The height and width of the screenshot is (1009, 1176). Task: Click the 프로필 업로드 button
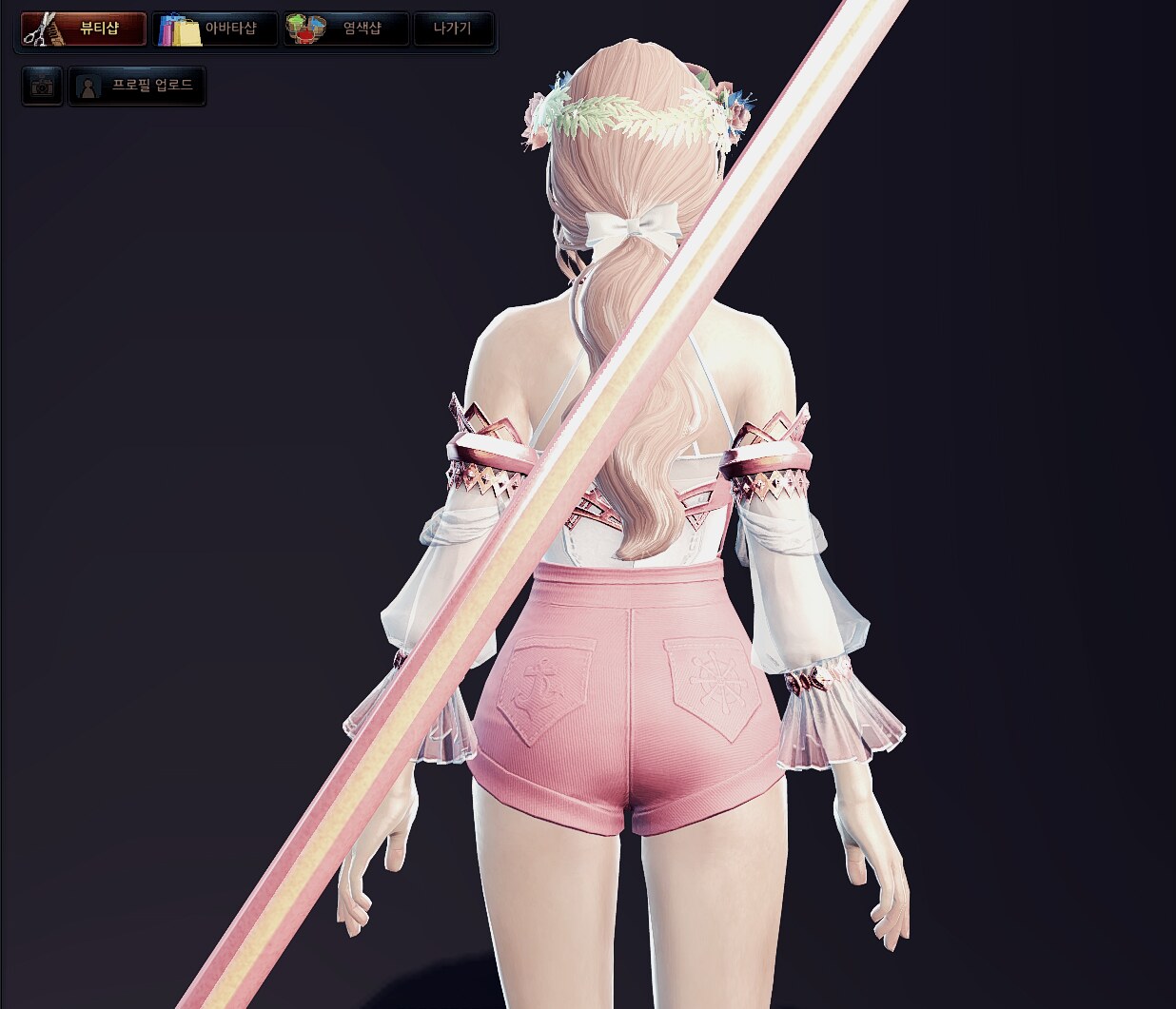point(138,87)
